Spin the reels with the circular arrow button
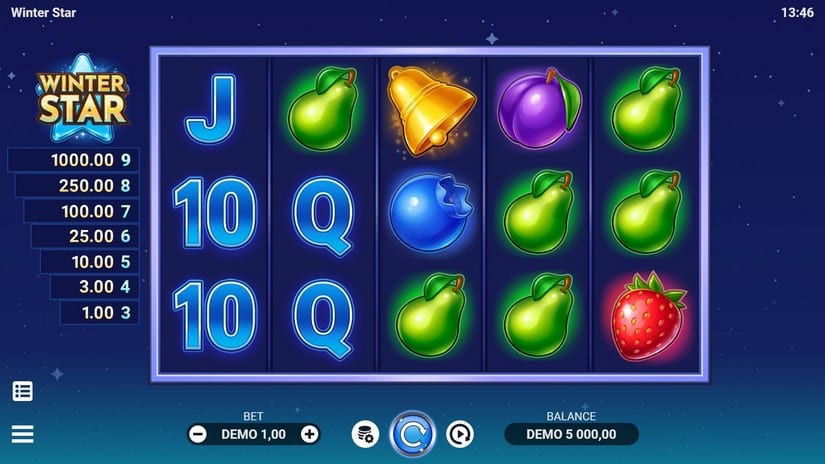The height and width of the screenshot is (464, 825). click(412, 434)
